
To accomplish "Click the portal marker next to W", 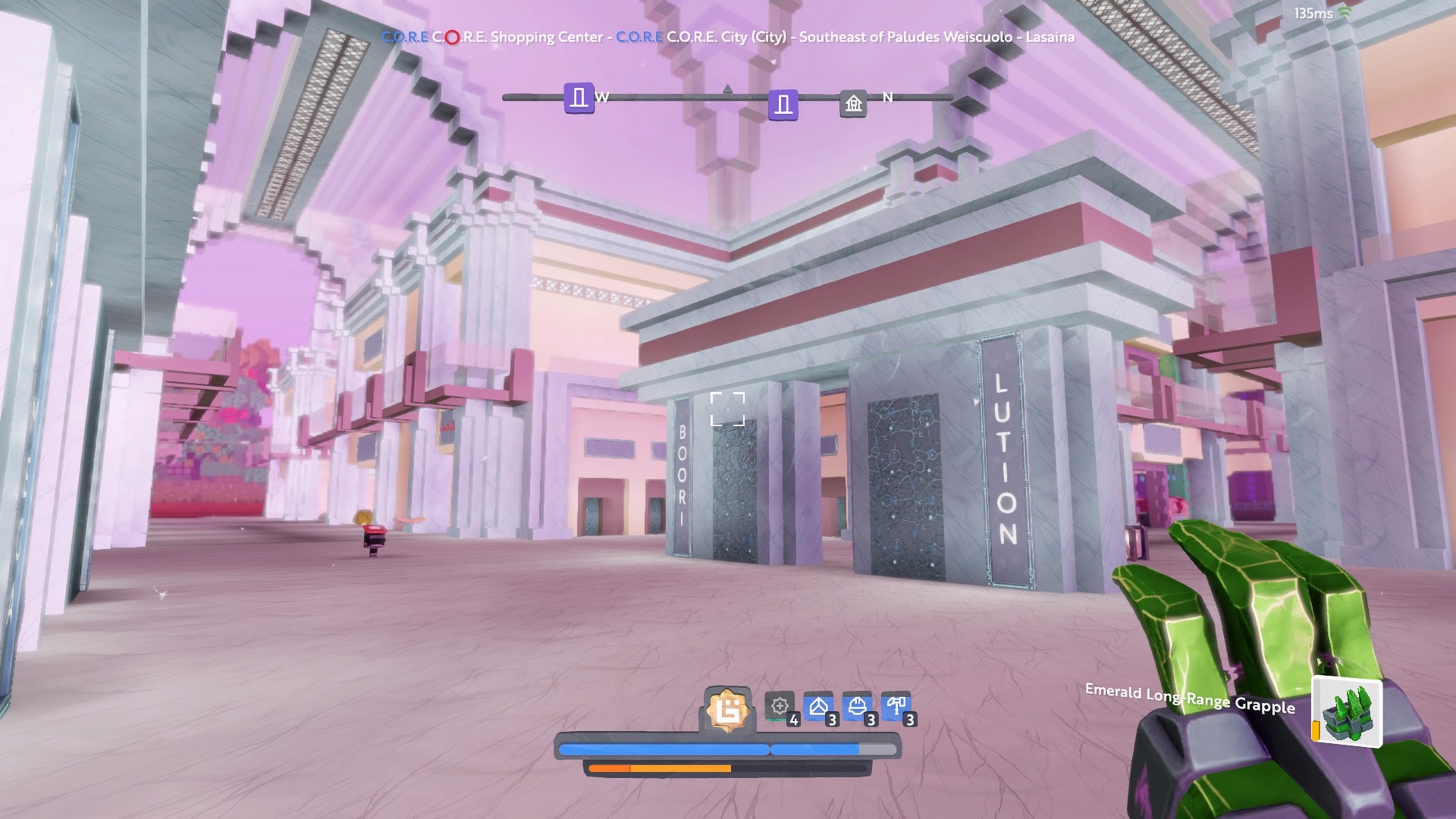I will coord(579,98).
